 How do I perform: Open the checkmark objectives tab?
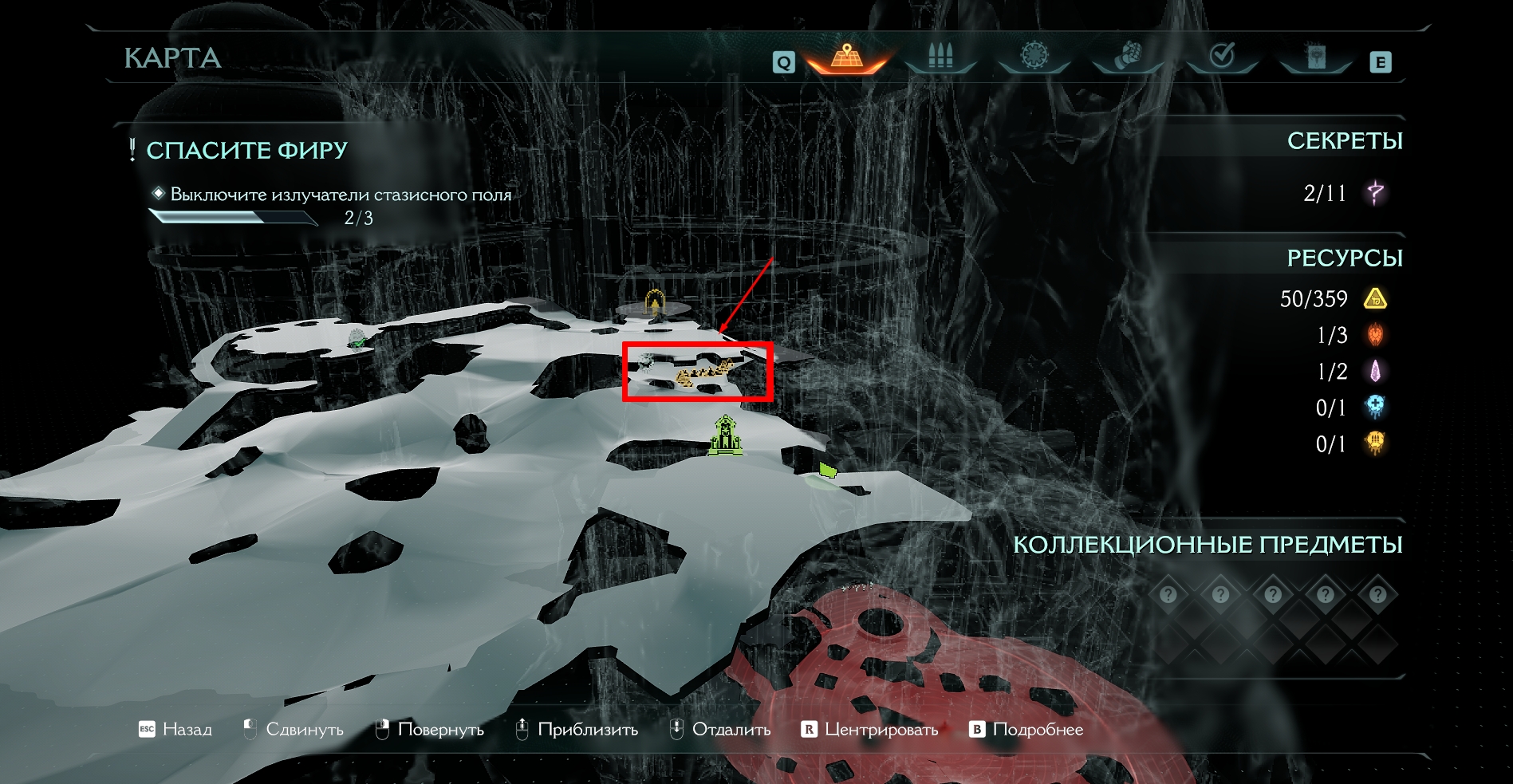1222,57
